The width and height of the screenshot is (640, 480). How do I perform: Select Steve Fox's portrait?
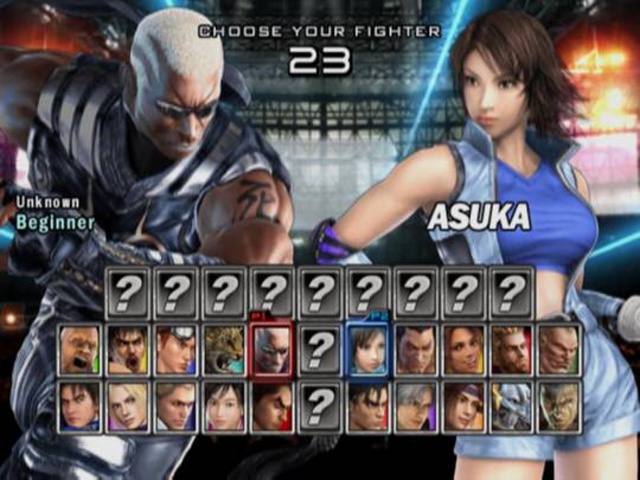(176, 407)
